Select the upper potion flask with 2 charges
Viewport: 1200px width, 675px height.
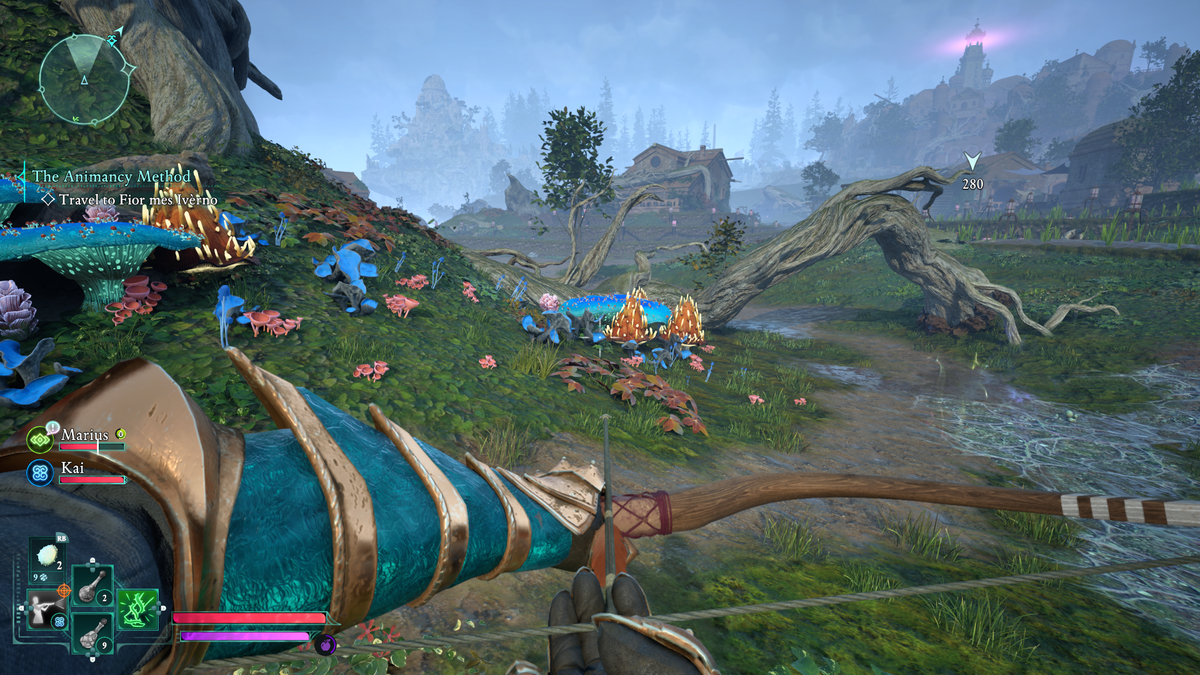click(x=91, y=585)
